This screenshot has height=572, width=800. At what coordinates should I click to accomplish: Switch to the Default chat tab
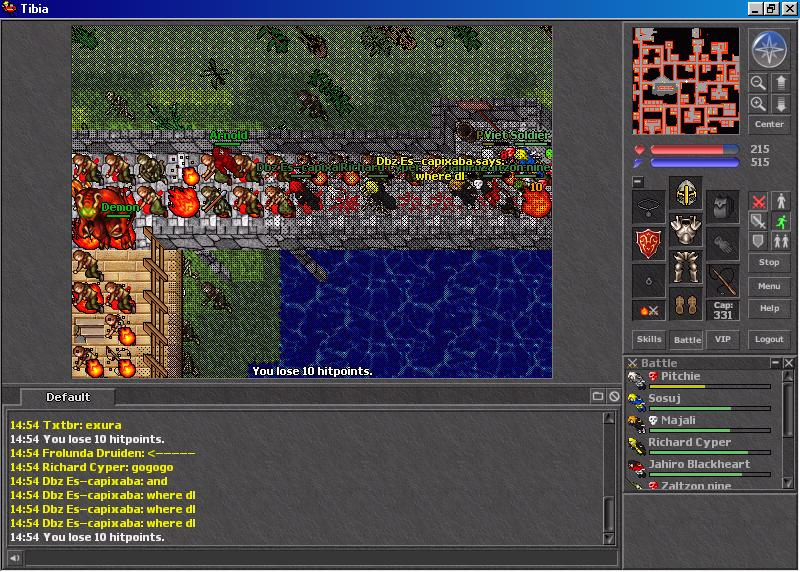(x=68, y=397)
